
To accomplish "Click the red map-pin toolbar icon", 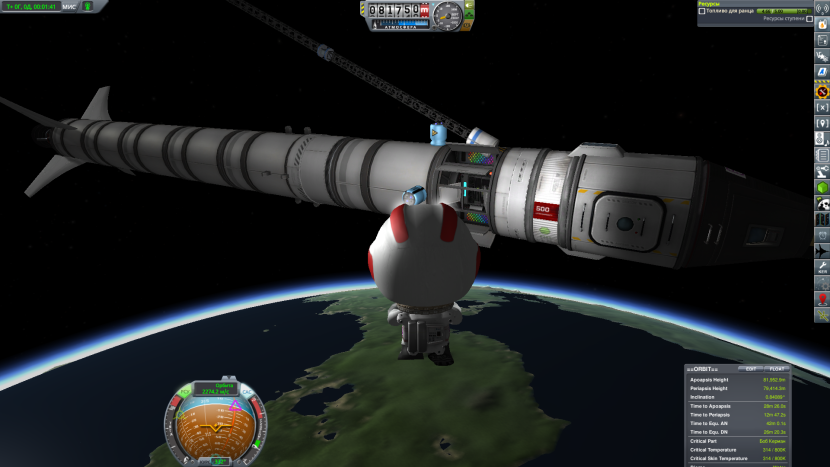I will pos(822,297).
